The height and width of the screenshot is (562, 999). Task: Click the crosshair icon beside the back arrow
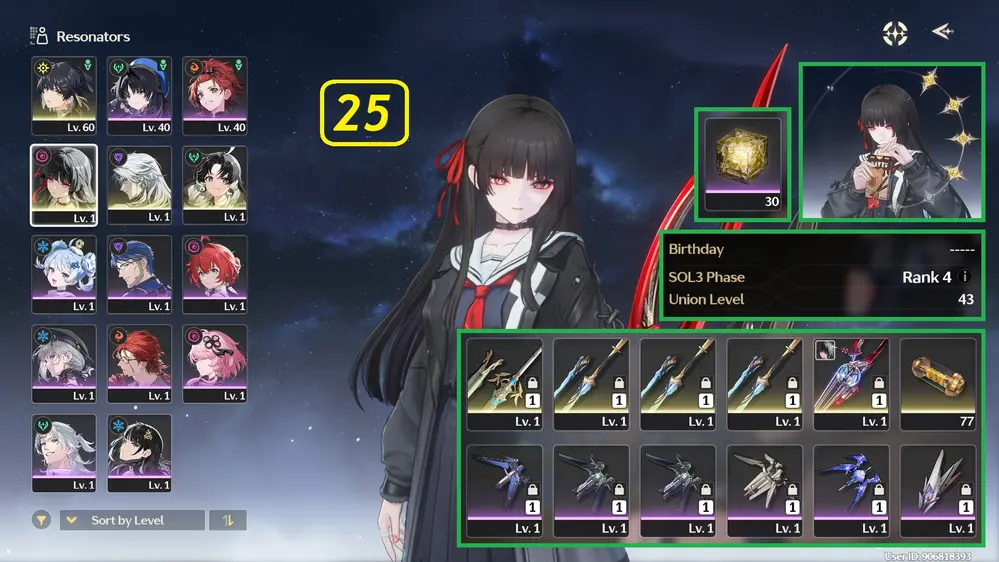894,33
